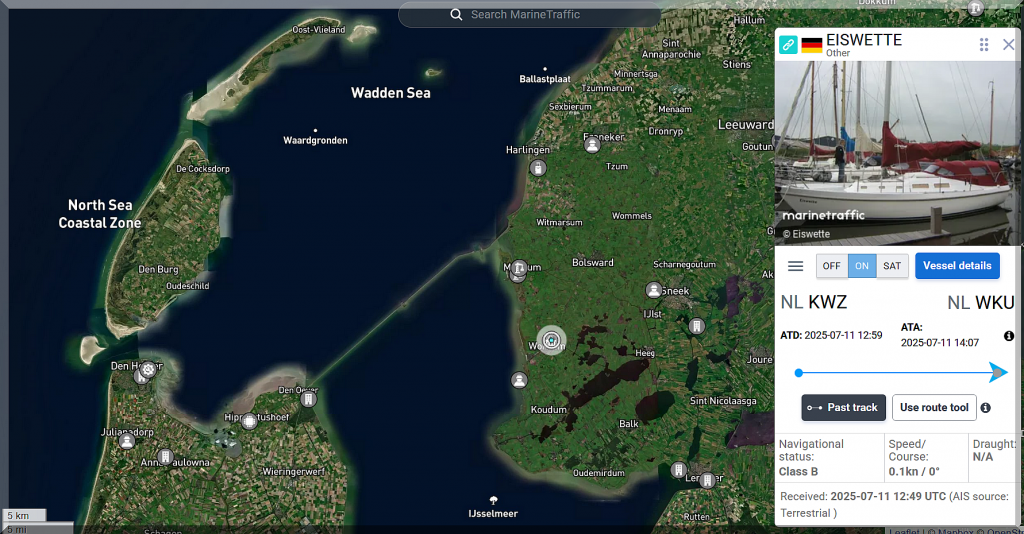The image size is (1024, 534).
Task: Open the hamburger menu in the vessel panel
Action: click(796, 266)
